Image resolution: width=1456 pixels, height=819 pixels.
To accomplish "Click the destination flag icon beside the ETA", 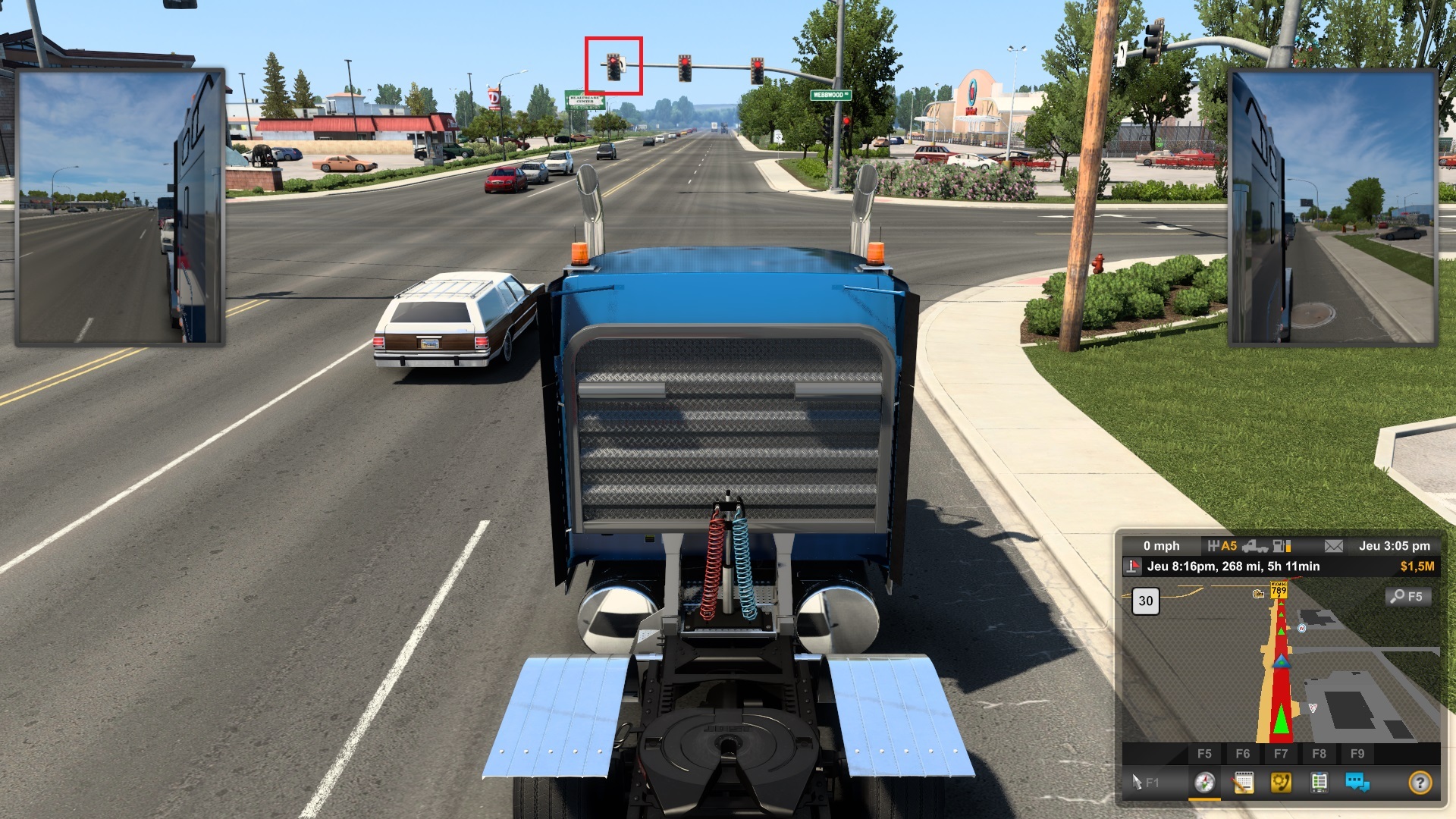I will pyautogui.click(x=1132, y=566).
